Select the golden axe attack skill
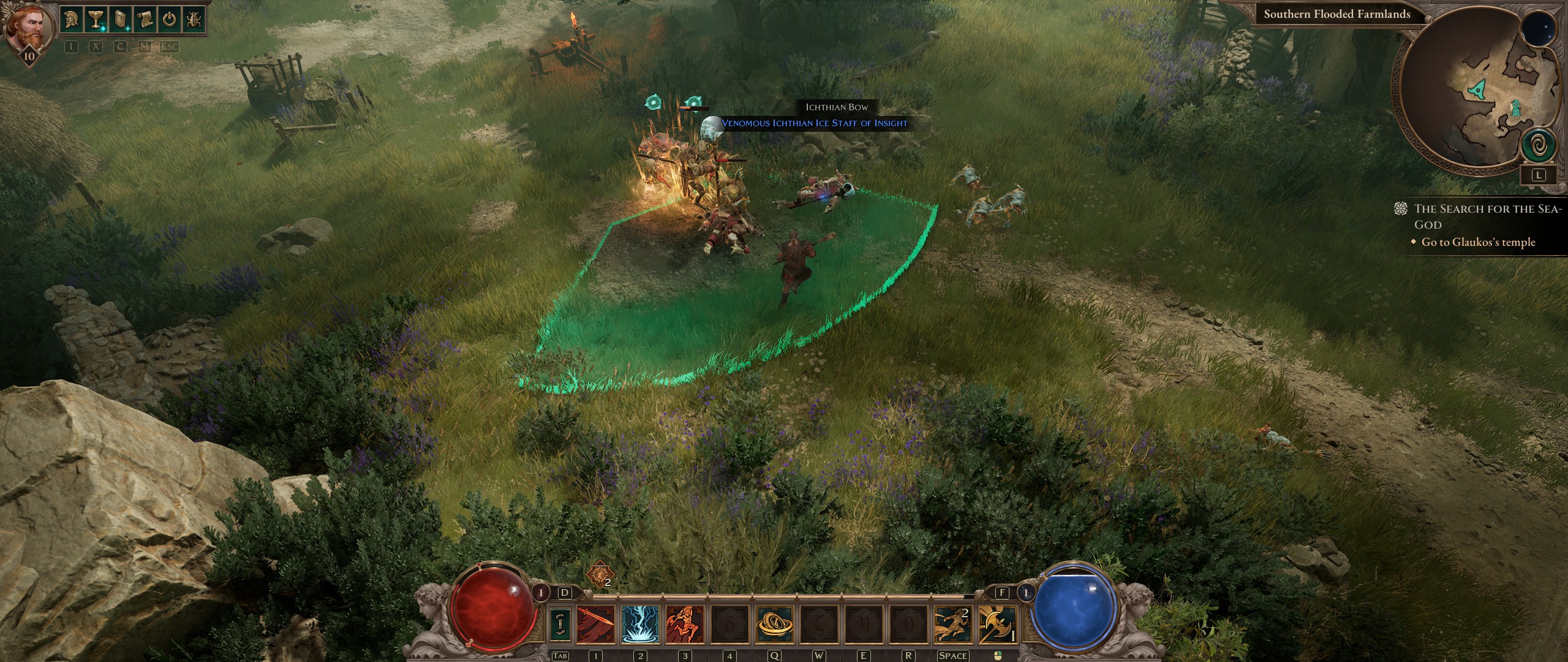The width and height of the screenshot is (1568, 662). pyautogui.click(x=997, y=625)
